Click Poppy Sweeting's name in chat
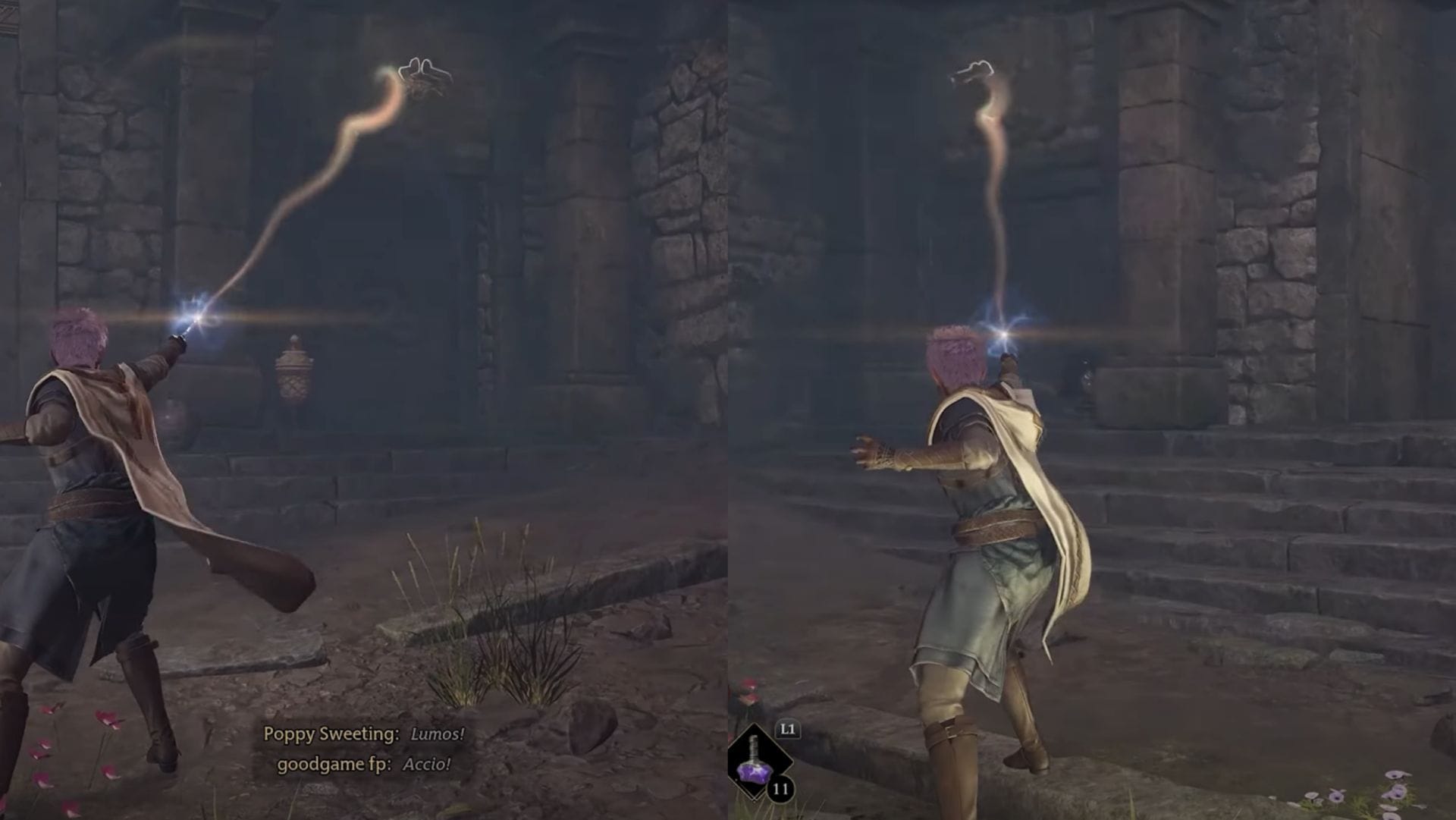1456x820 pixels. click(x=331, y=733)
